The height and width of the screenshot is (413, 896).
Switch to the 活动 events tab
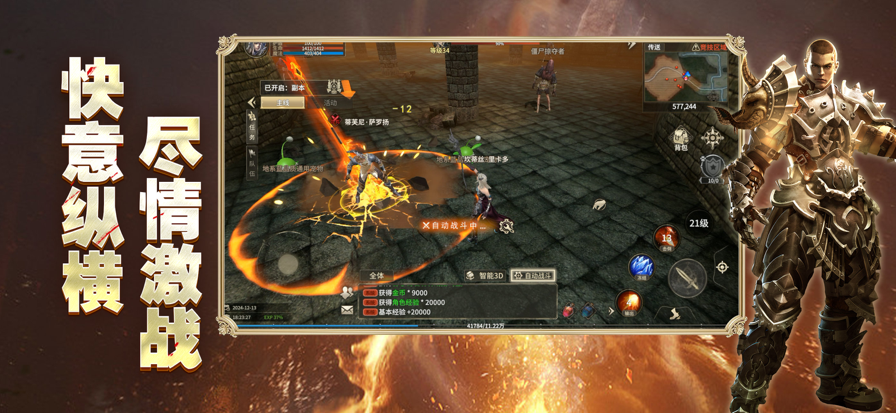(x=330, y=103)
